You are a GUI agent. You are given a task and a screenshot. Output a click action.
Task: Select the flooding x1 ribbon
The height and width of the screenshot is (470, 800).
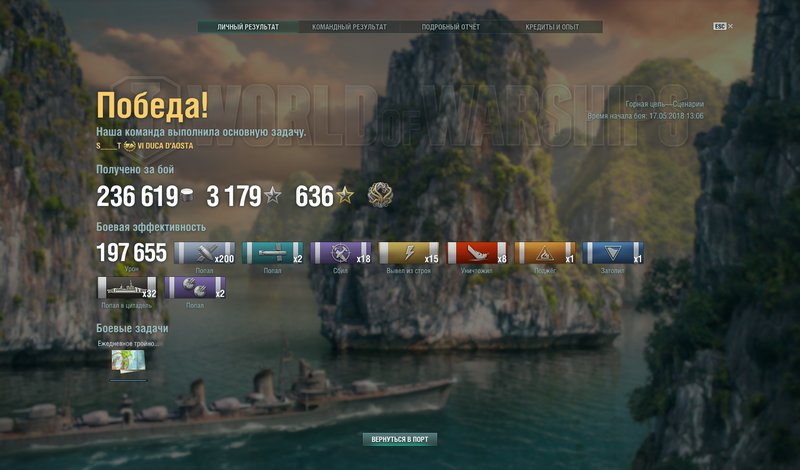613,253
